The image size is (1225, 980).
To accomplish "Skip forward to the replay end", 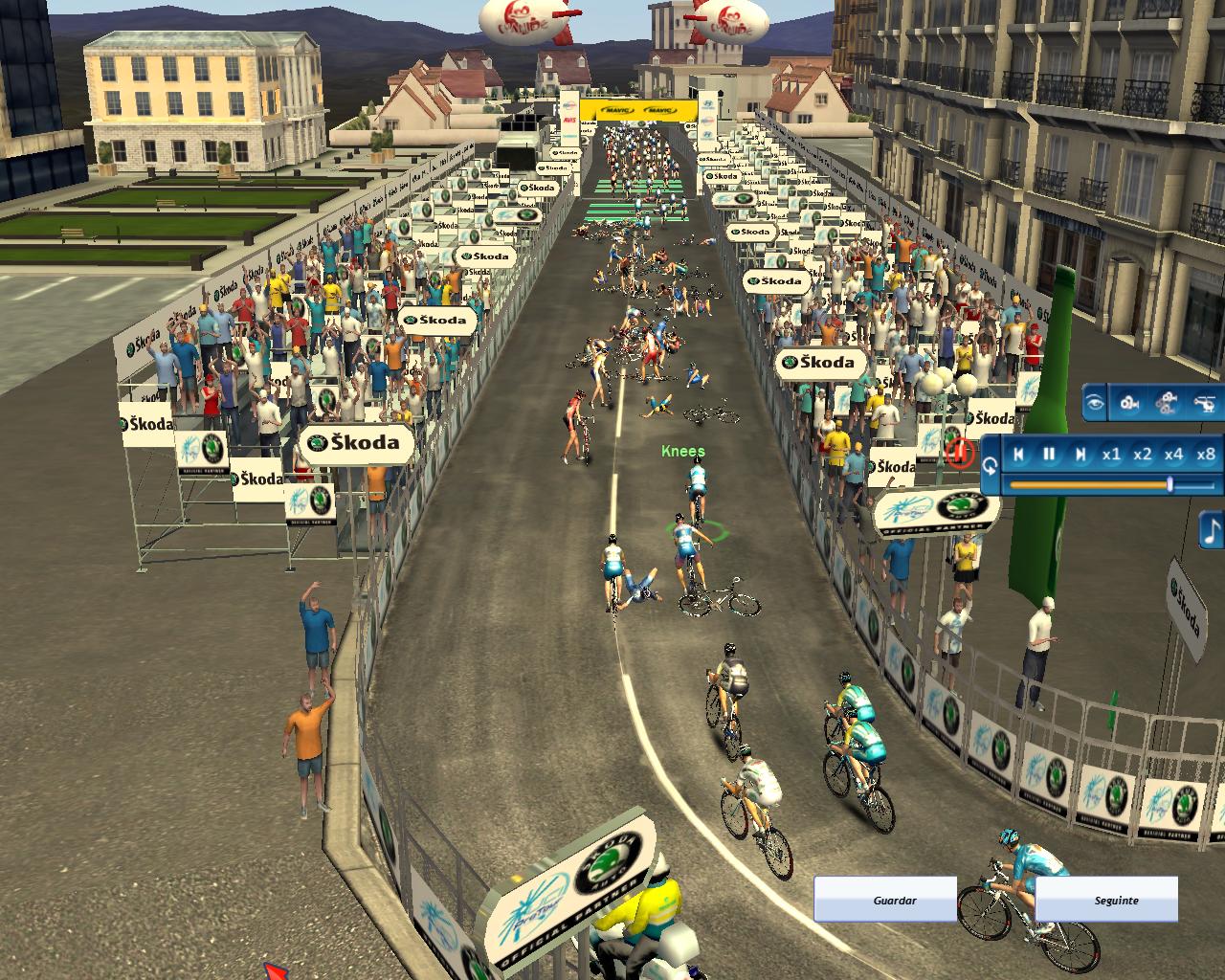I will (1080, 455).
